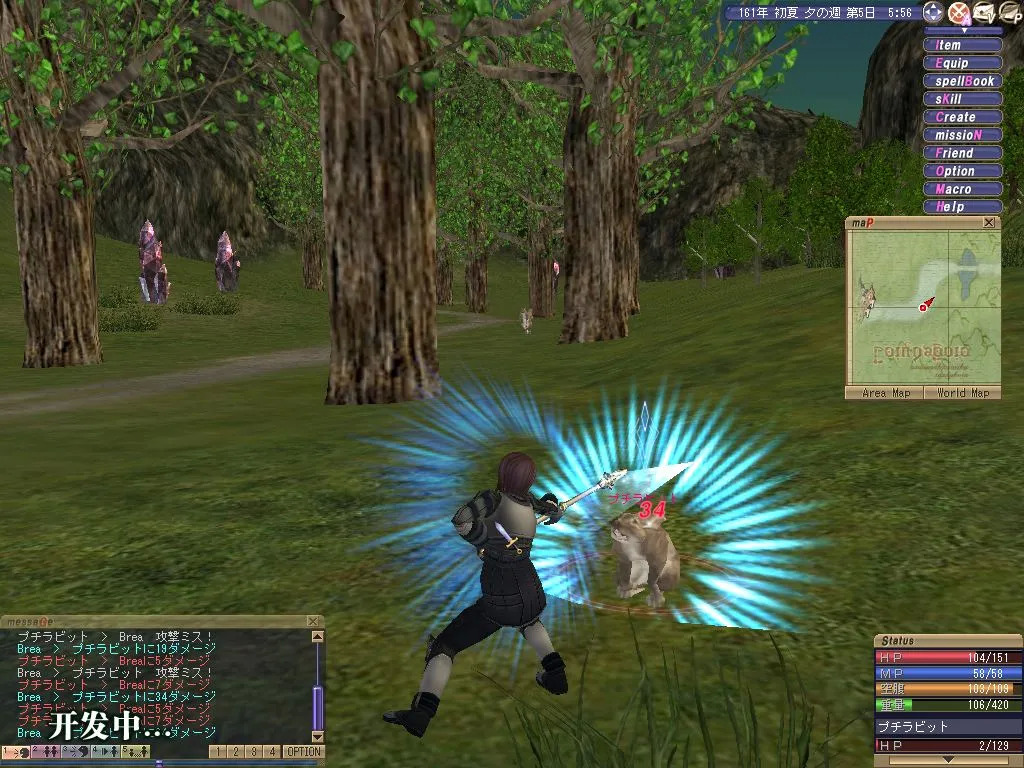Show the missioN list
1024x768 pixels.
[x=962, y=135]
